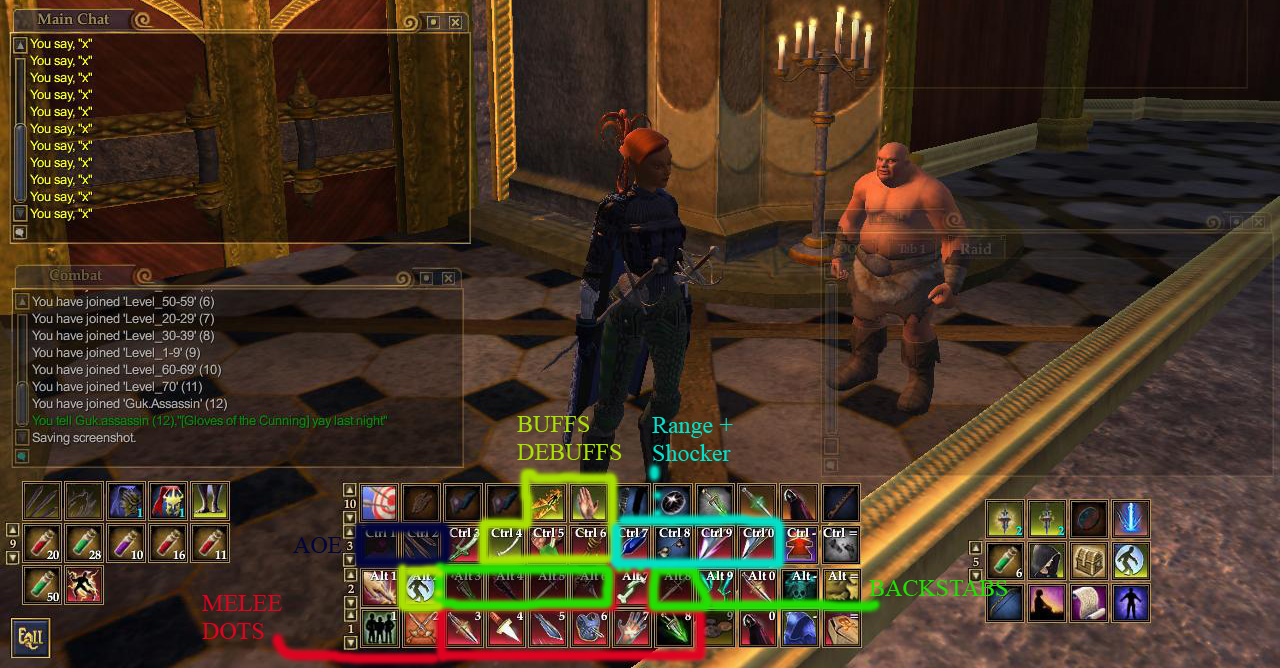The height and width of the screenshot is (668, 1280).
Task: Toggle the crossed swords auto-attack icon
Action: click(x=421, y=629)
